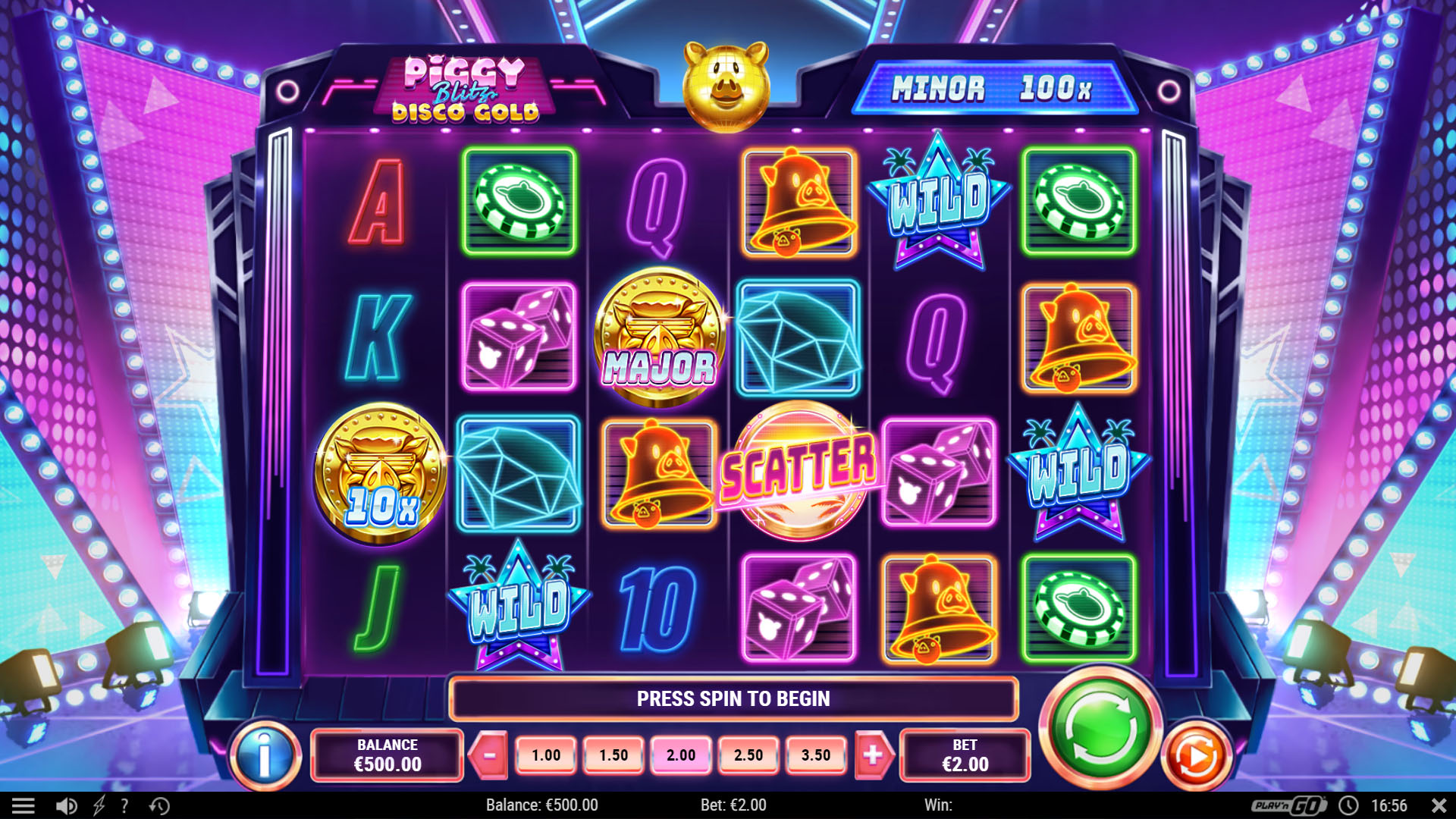Toggle quick spin lightning icon
Viewport: 1456px width, 819px height.
click(x=99, y=805)
